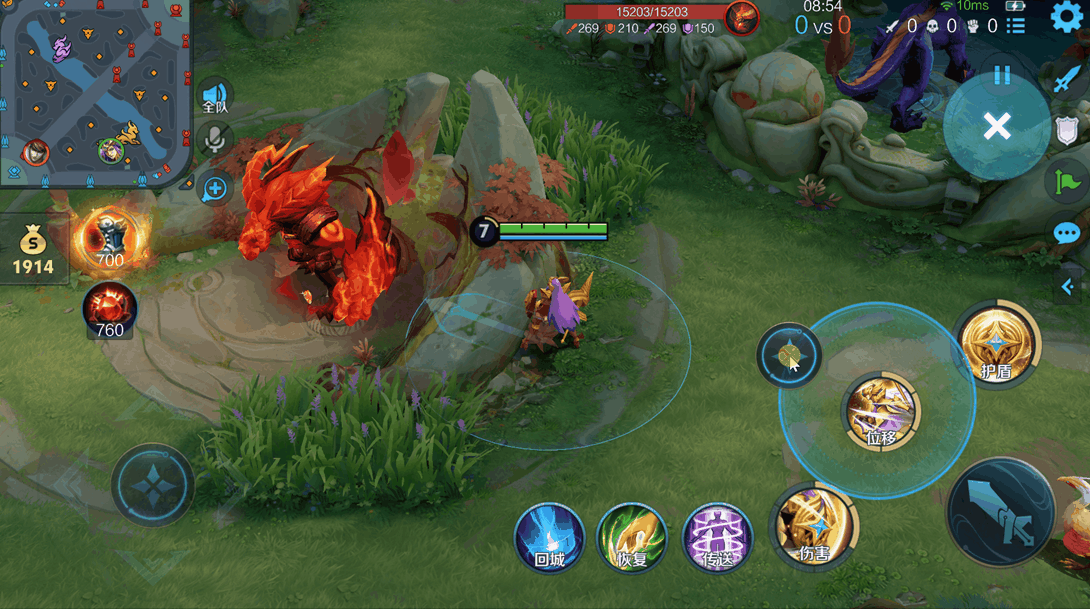Activate the 回城 recall spell
This screenshot has height=609, width=1090.
pos(549,537)
